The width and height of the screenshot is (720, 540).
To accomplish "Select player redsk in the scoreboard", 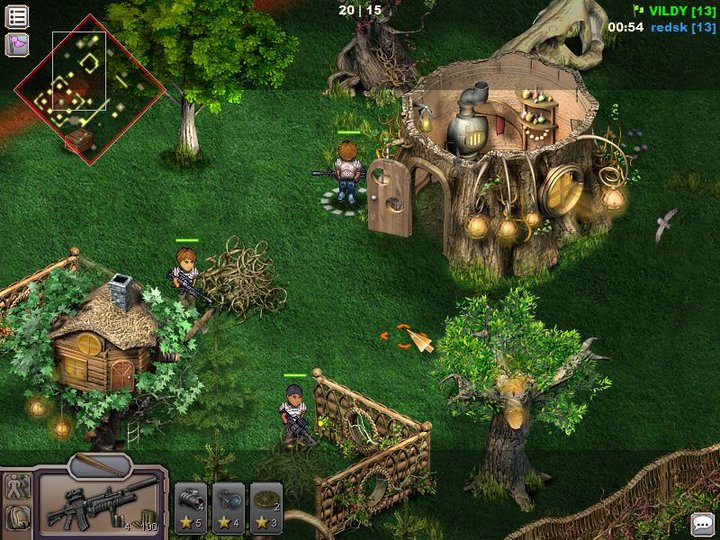I will tap(683, 27).
